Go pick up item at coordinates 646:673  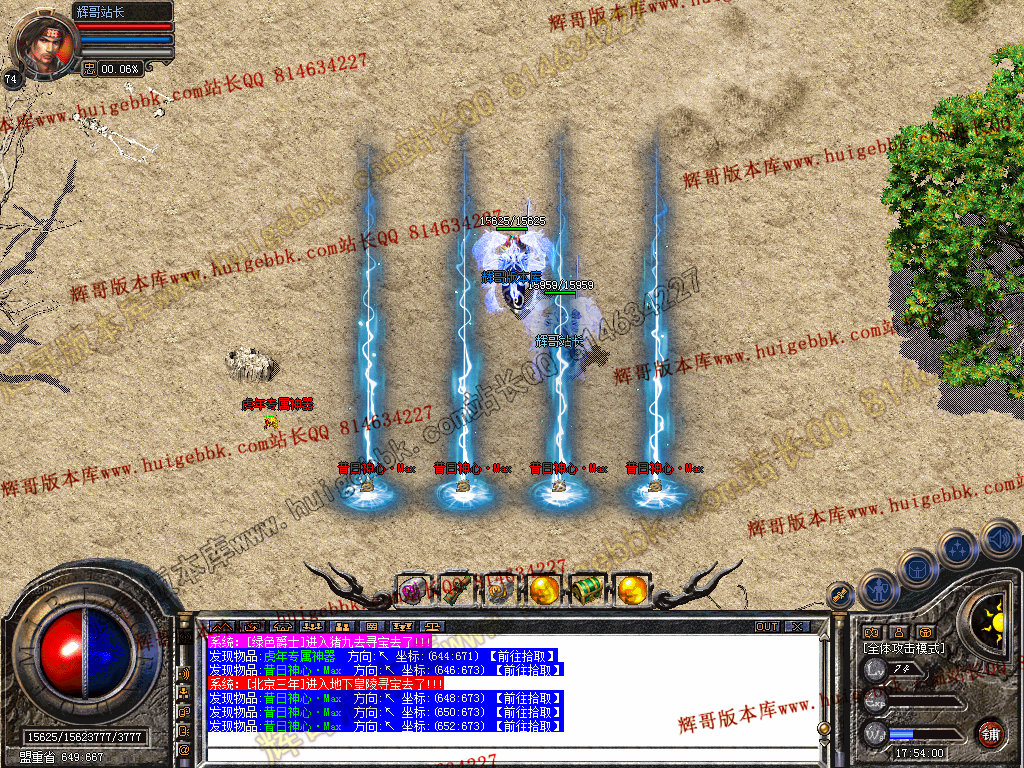pyautogui.click(x=525, y=669)
